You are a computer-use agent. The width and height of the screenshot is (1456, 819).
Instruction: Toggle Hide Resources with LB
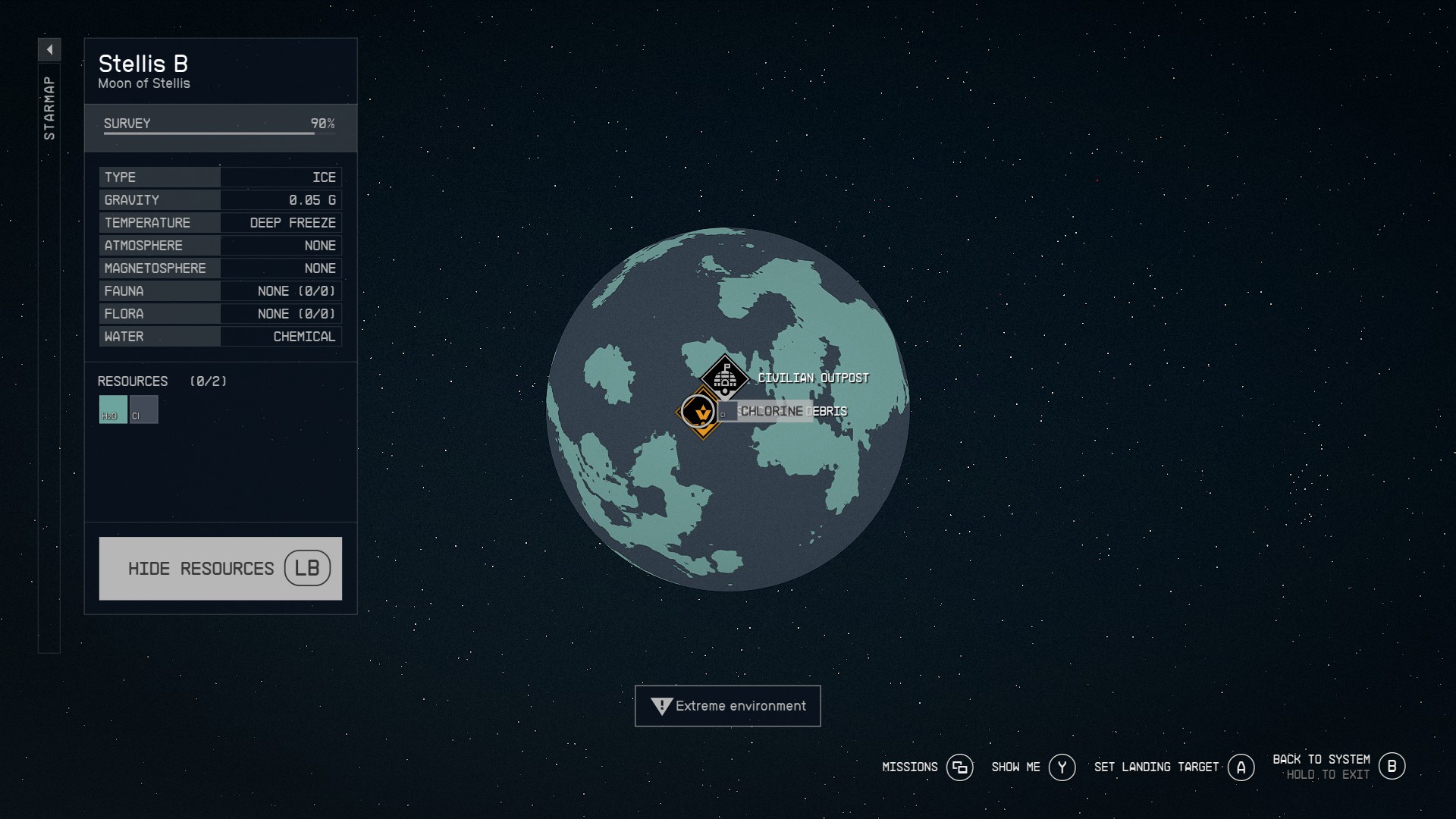(x=306, y=568)
